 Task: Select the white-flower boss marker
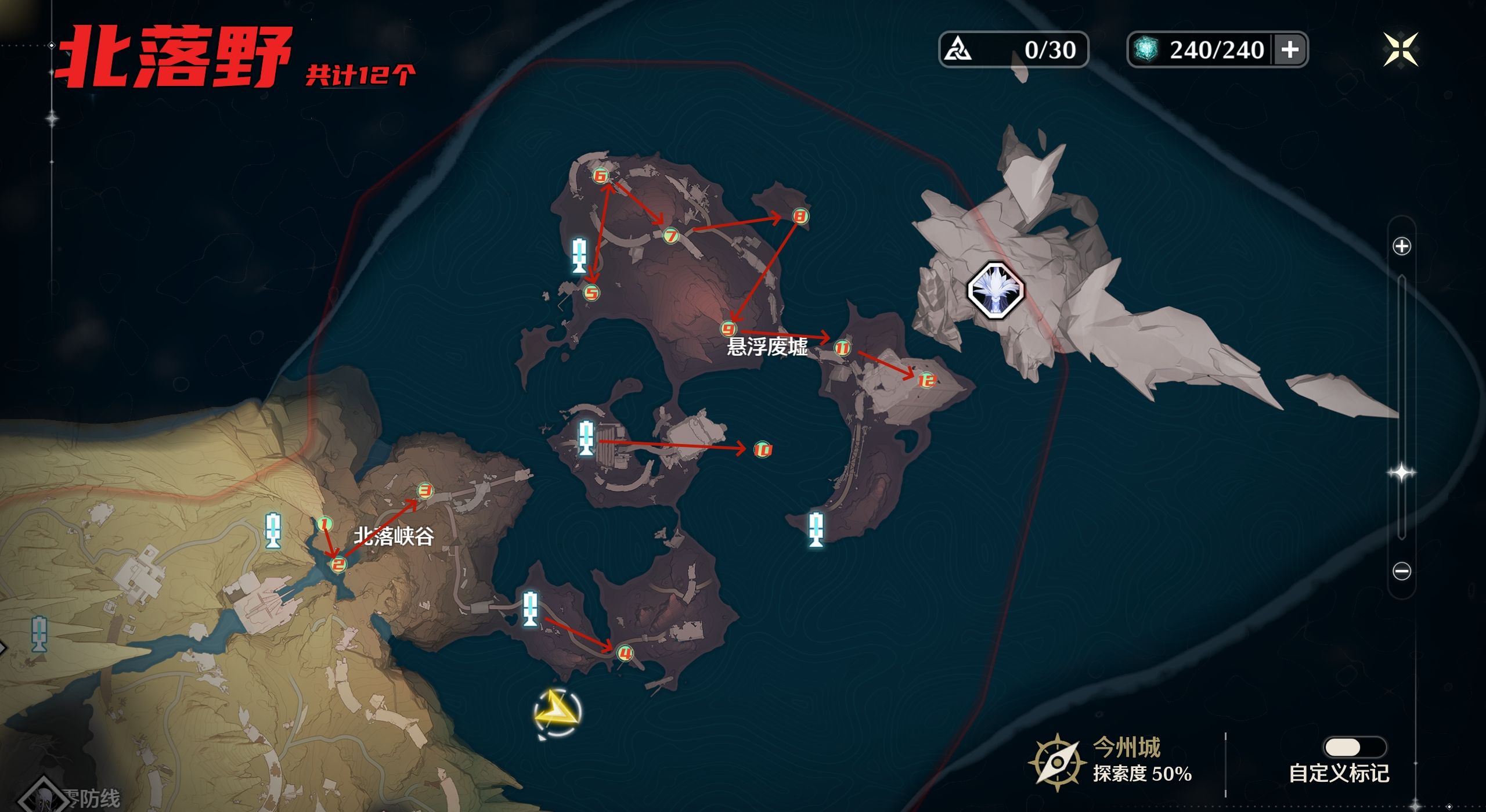[x=995, y=290]
